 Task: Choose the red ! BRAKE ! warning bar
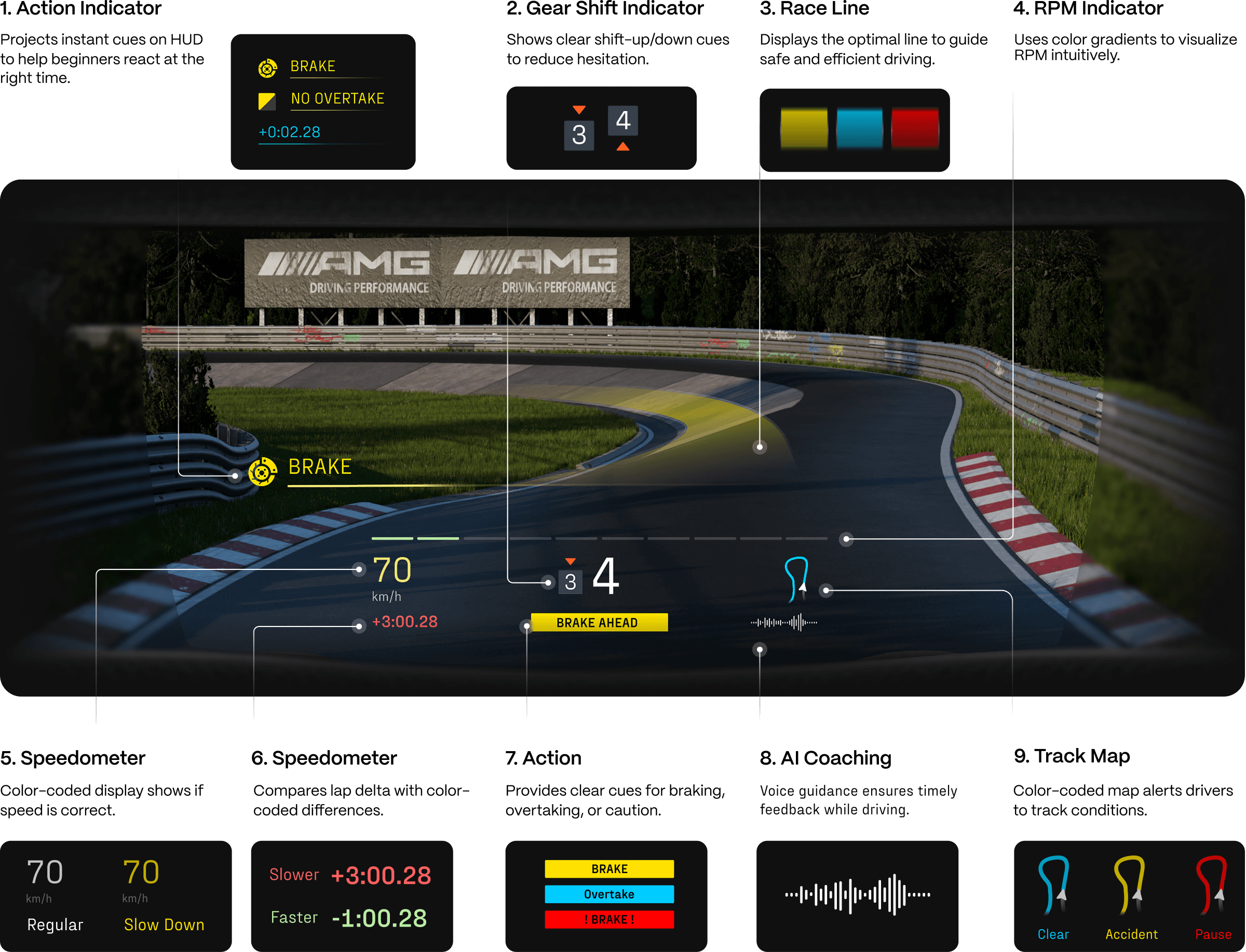point(609,919)
